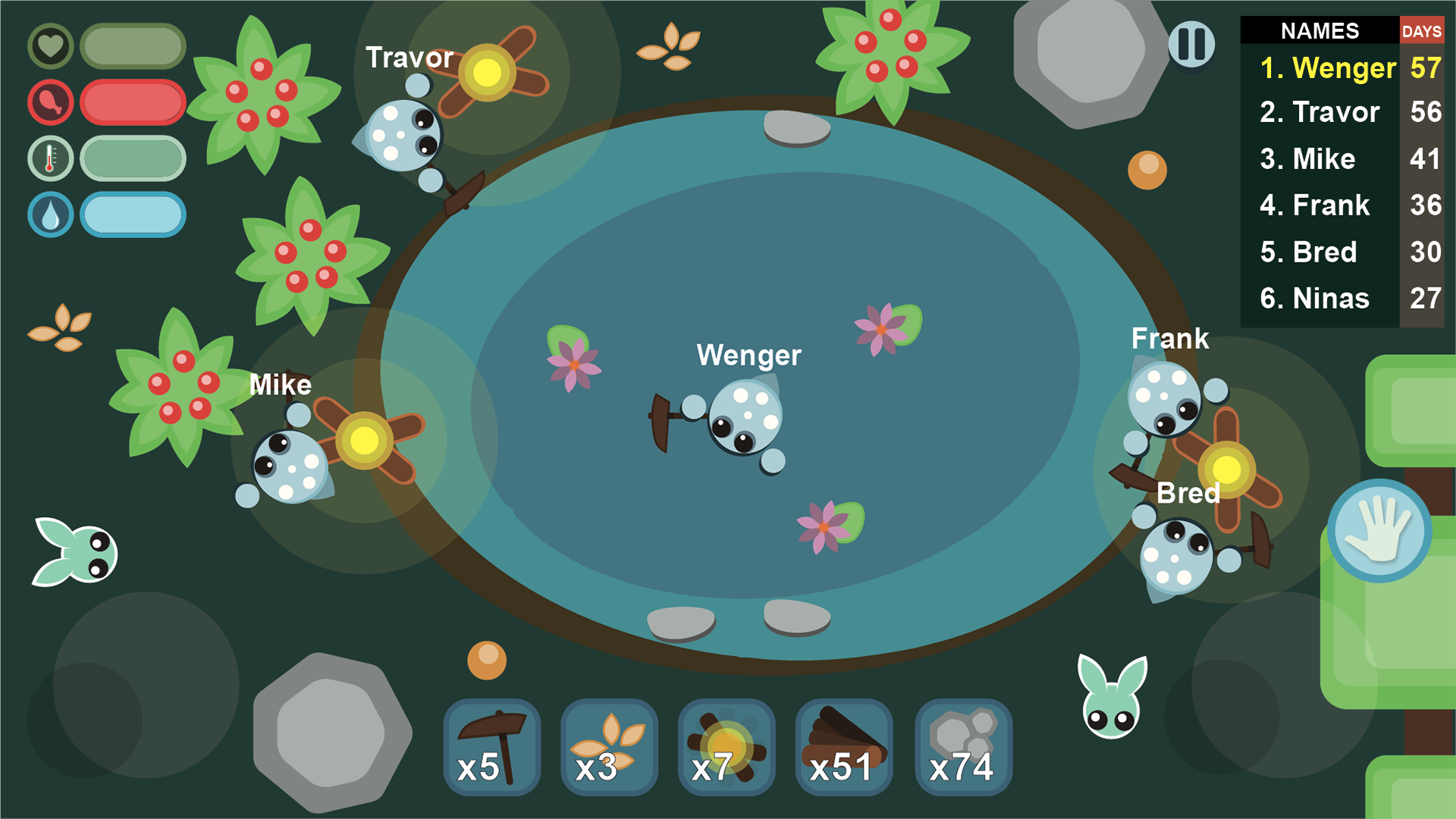Viewport: 1456px width, 819px height.
Task: Select the wood stack showing x51
Action: coord(843,747)
